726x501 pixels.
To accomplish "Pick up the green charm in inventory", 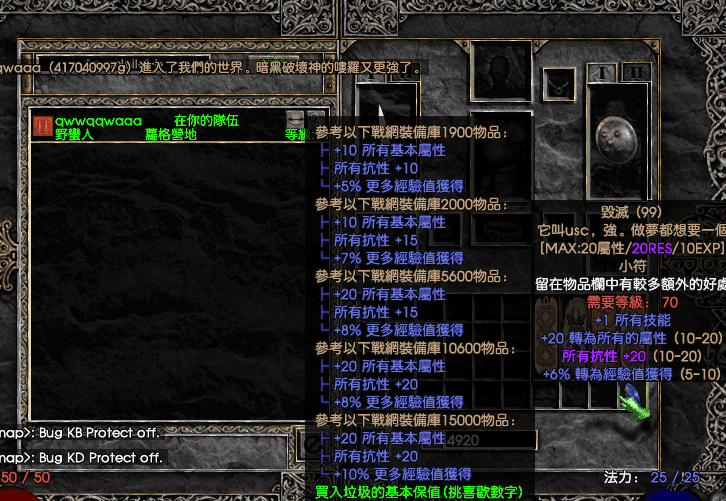I will tap(633, 397).
